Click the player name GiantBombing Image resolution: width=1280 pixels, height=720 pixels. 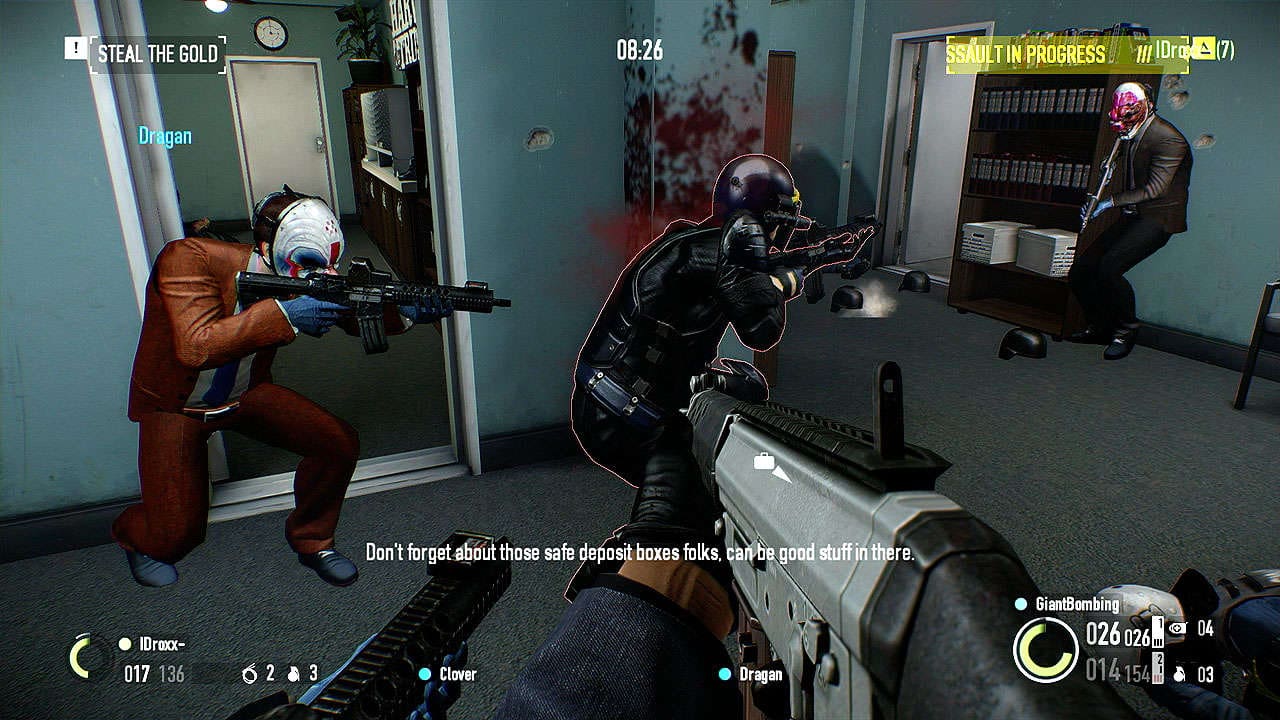point(1077,603)
